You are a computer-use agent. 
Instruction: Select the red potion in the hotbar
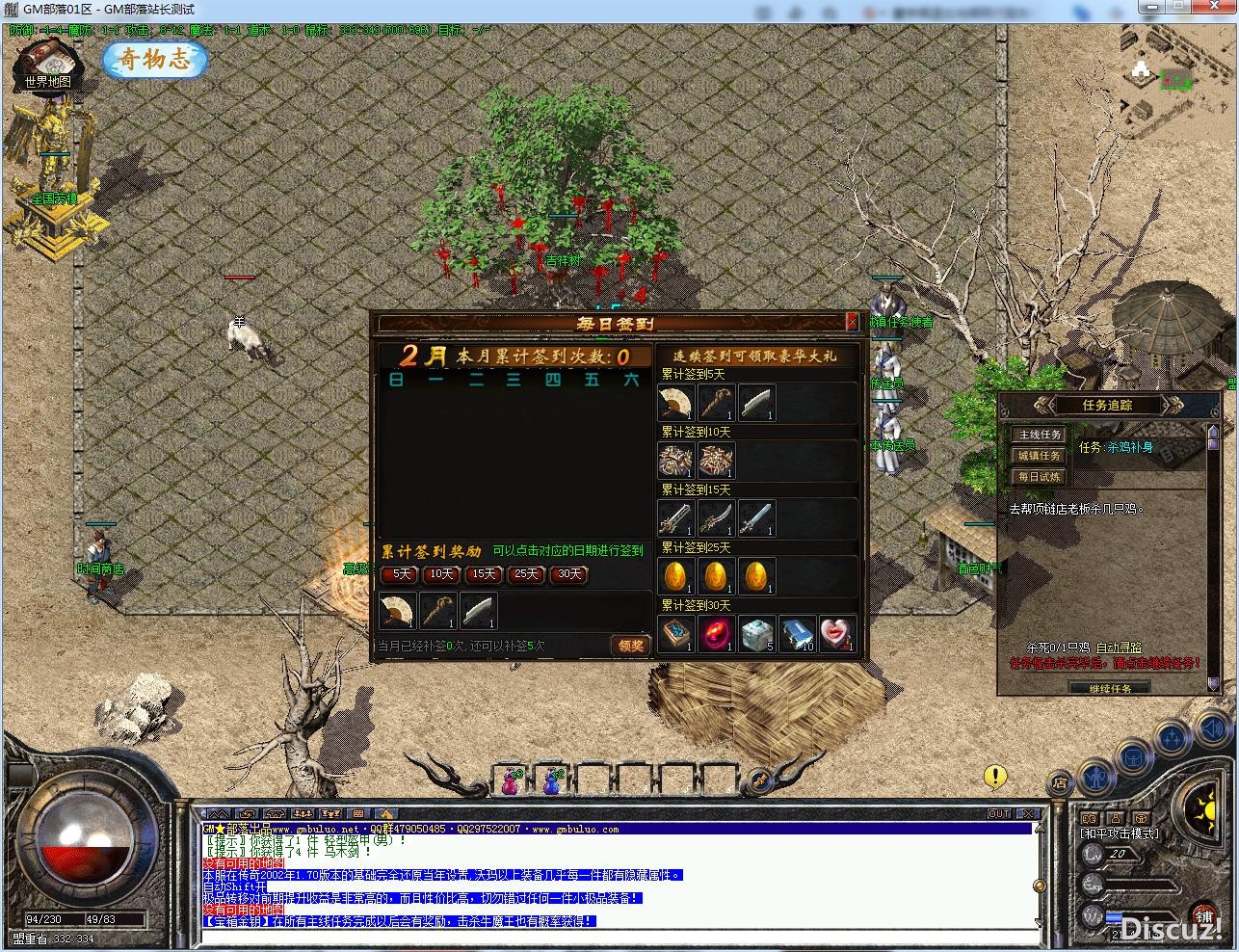(511, 780)
